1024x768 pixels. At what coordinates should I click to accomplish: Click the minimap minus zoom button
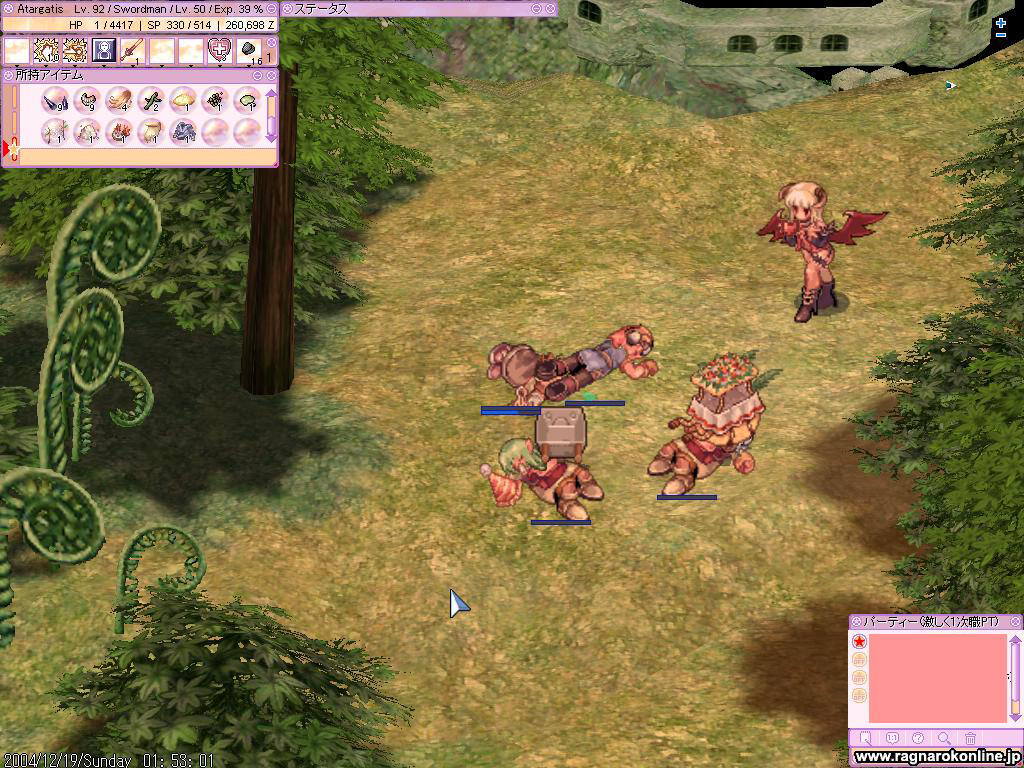tap(1001, 35)
